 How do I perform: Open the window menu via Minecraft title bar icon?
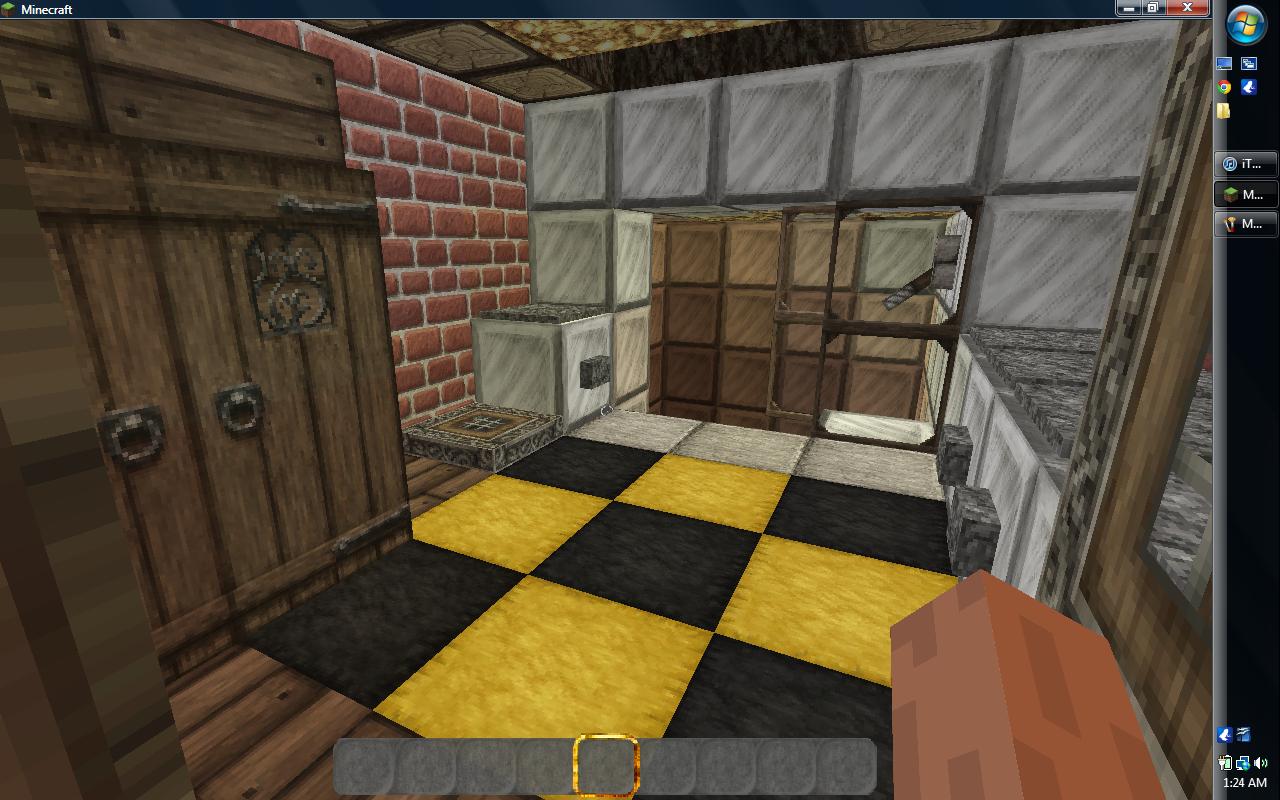click(x=8, y=7)
